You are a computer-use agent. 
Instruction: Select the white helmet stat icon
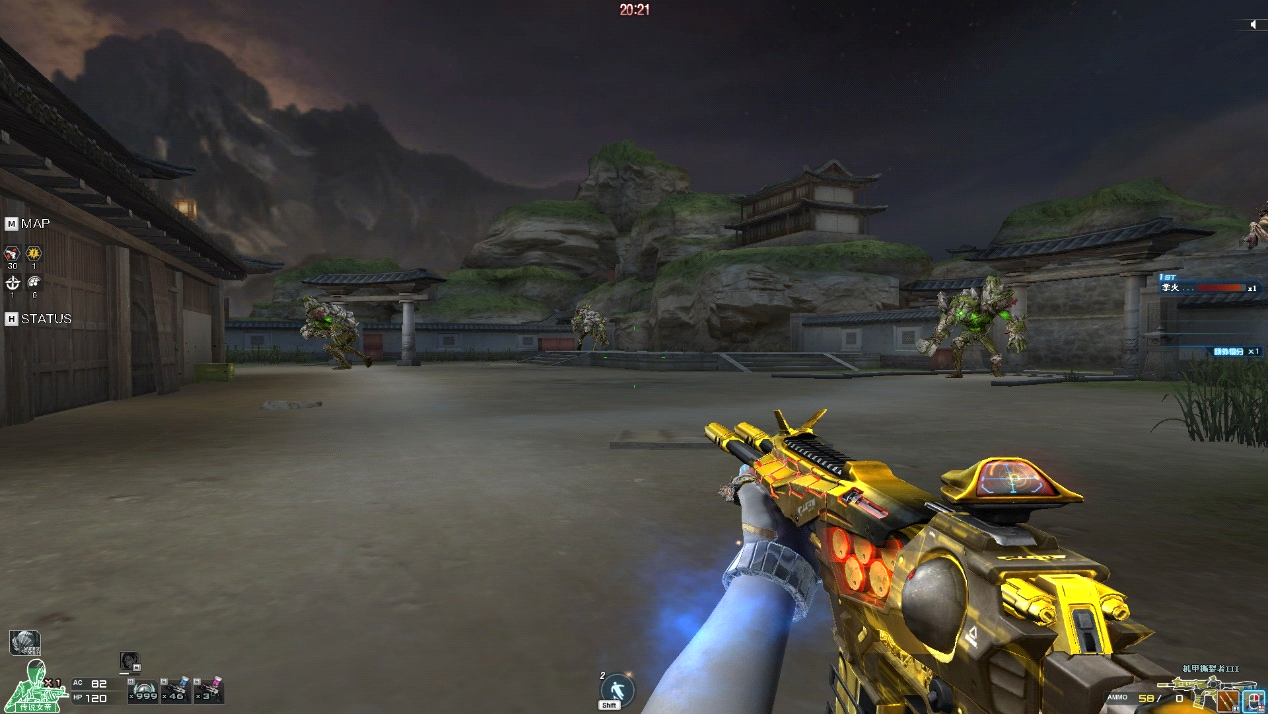tap(34, 283)
